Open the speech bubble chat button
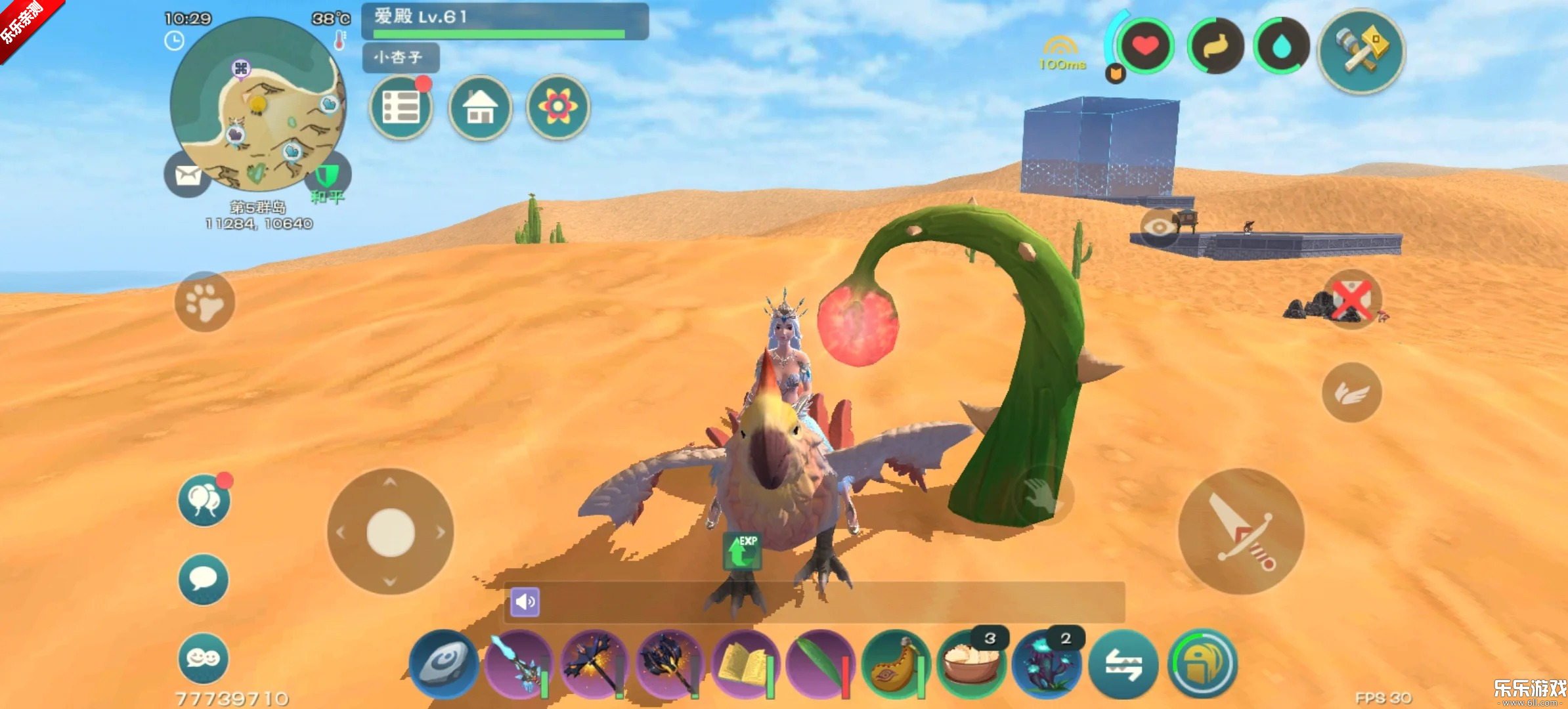This screenshot has height=709, width=1568. tap(204, 579)
